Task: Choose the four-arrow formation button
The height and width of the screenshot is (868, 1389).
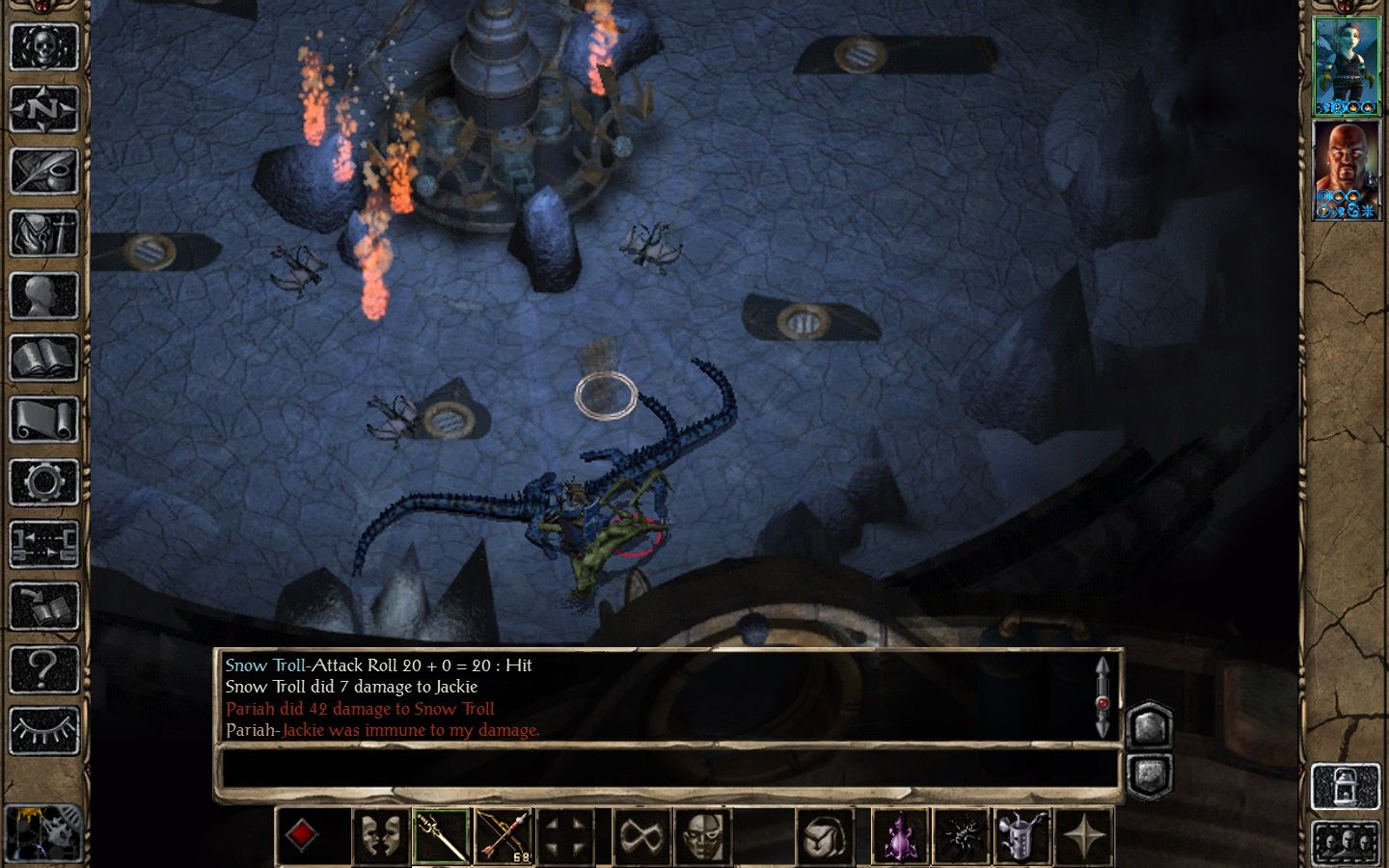Action: point(565,836)
